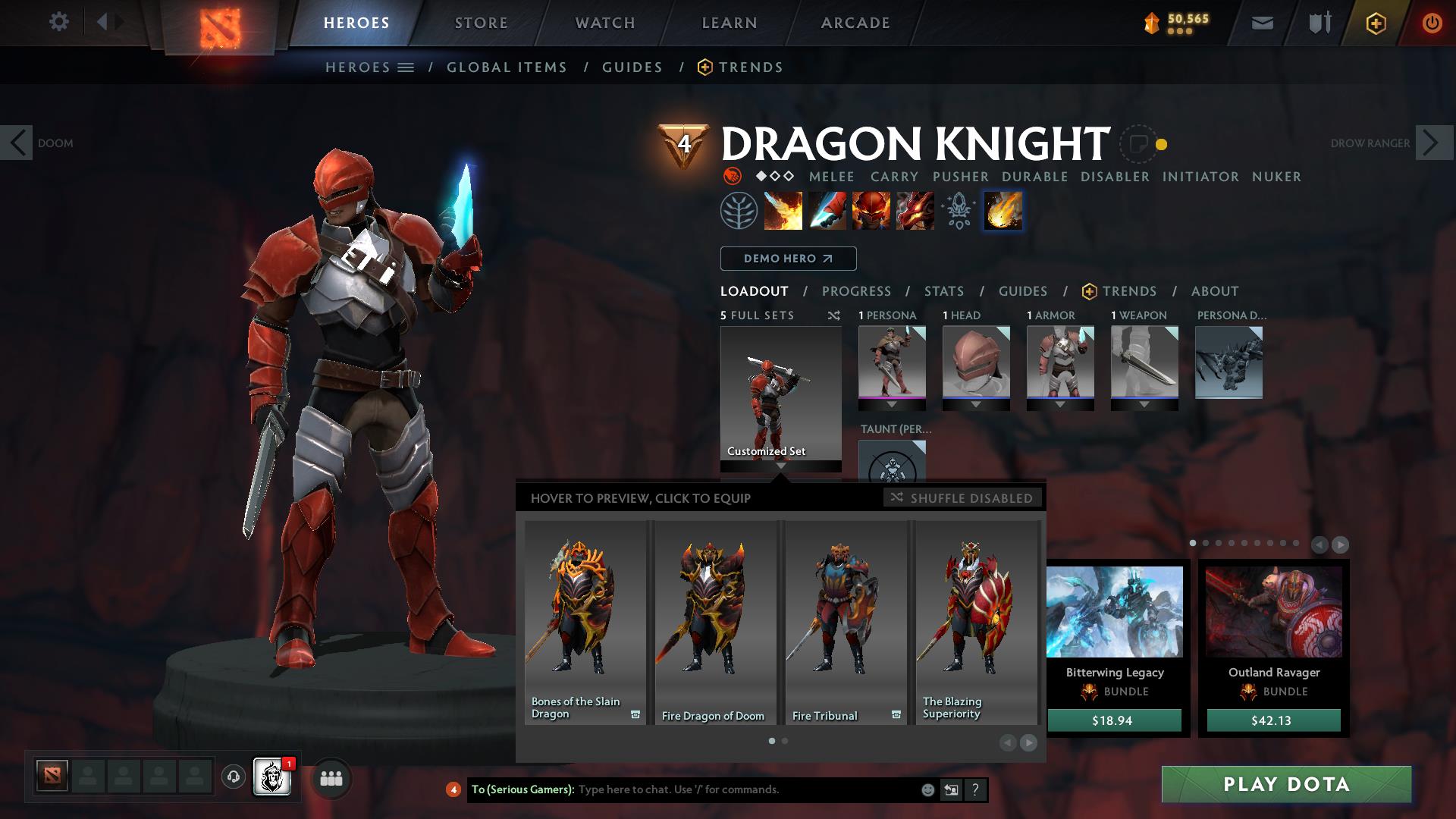This screenshot has width=1456, height=819.
Task: Select the Elder Dragon Form ability icon
Action: click(914, 211)
